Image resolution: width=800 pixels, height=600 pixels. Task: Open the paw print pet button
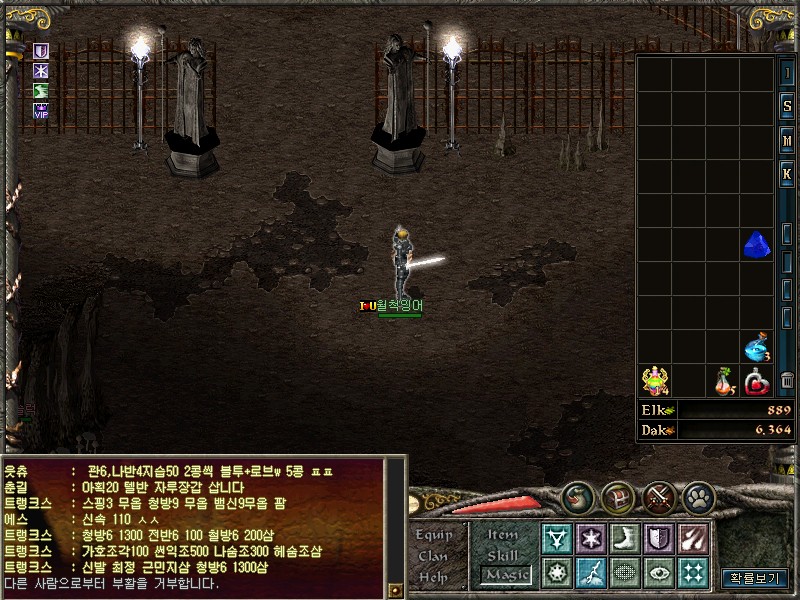point(698,495)
